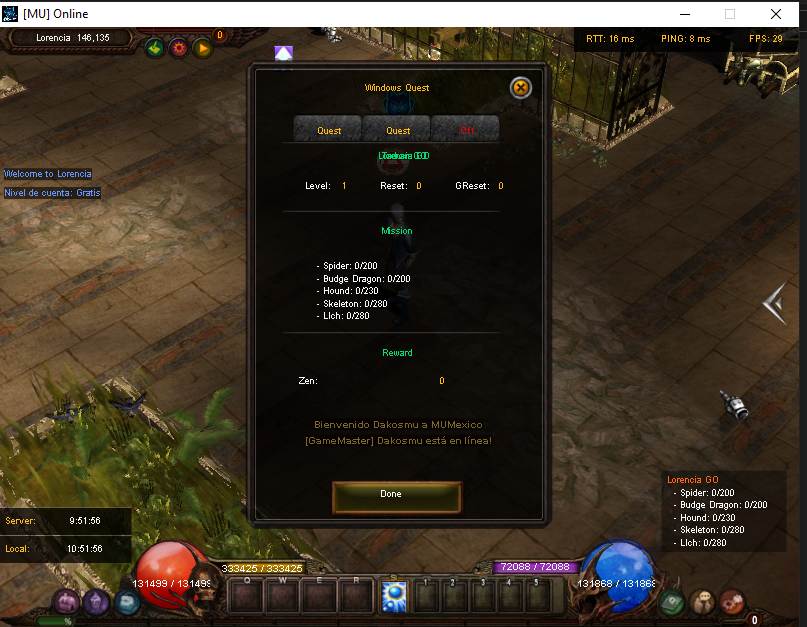The height and width of the screenshot is (627, 807).
Task: Click the teal round menu icon at bottom-left
Action: coord(127,602)
